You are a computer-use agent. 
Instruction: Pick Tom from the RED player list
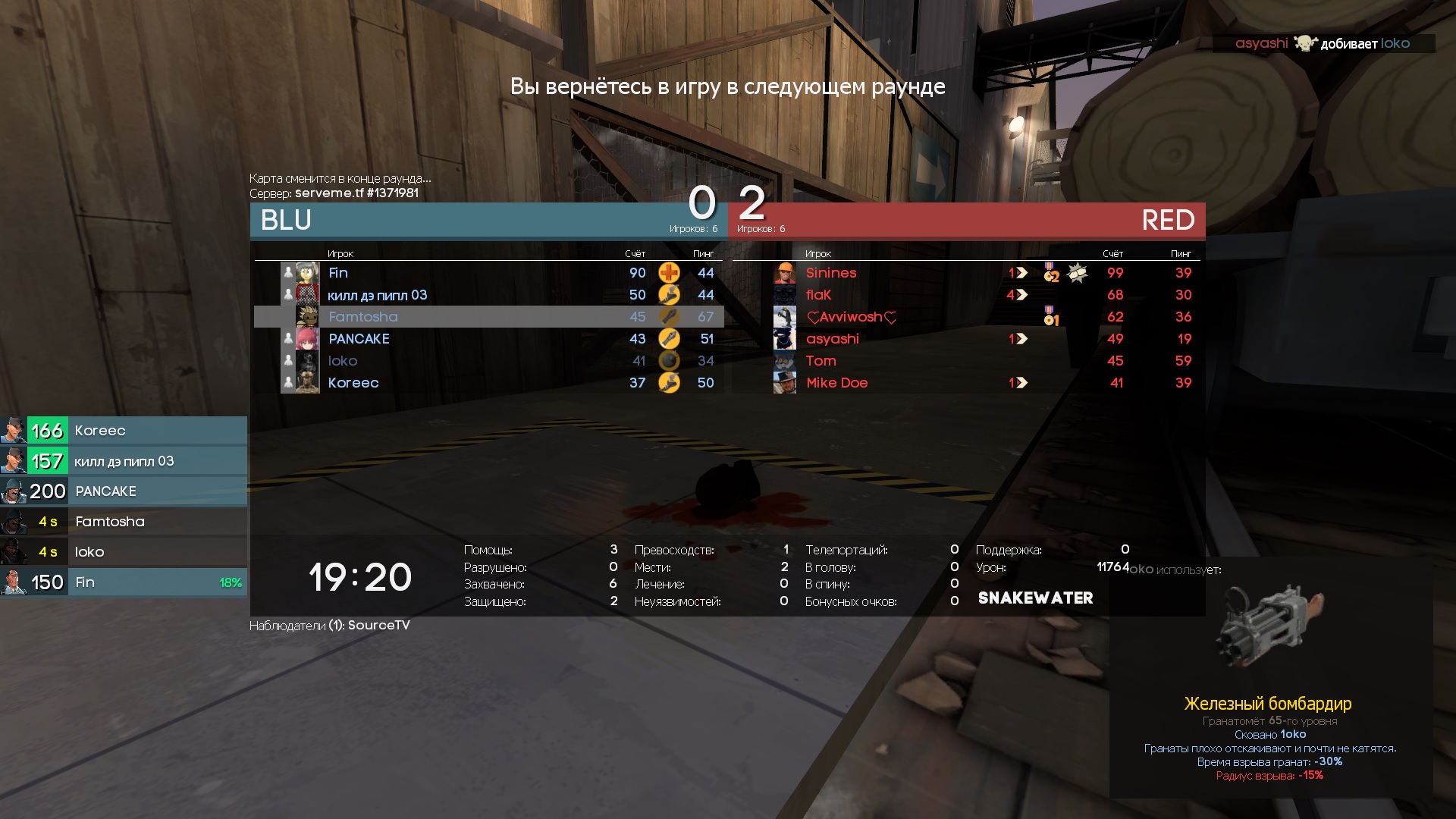(x=821, y=361)
